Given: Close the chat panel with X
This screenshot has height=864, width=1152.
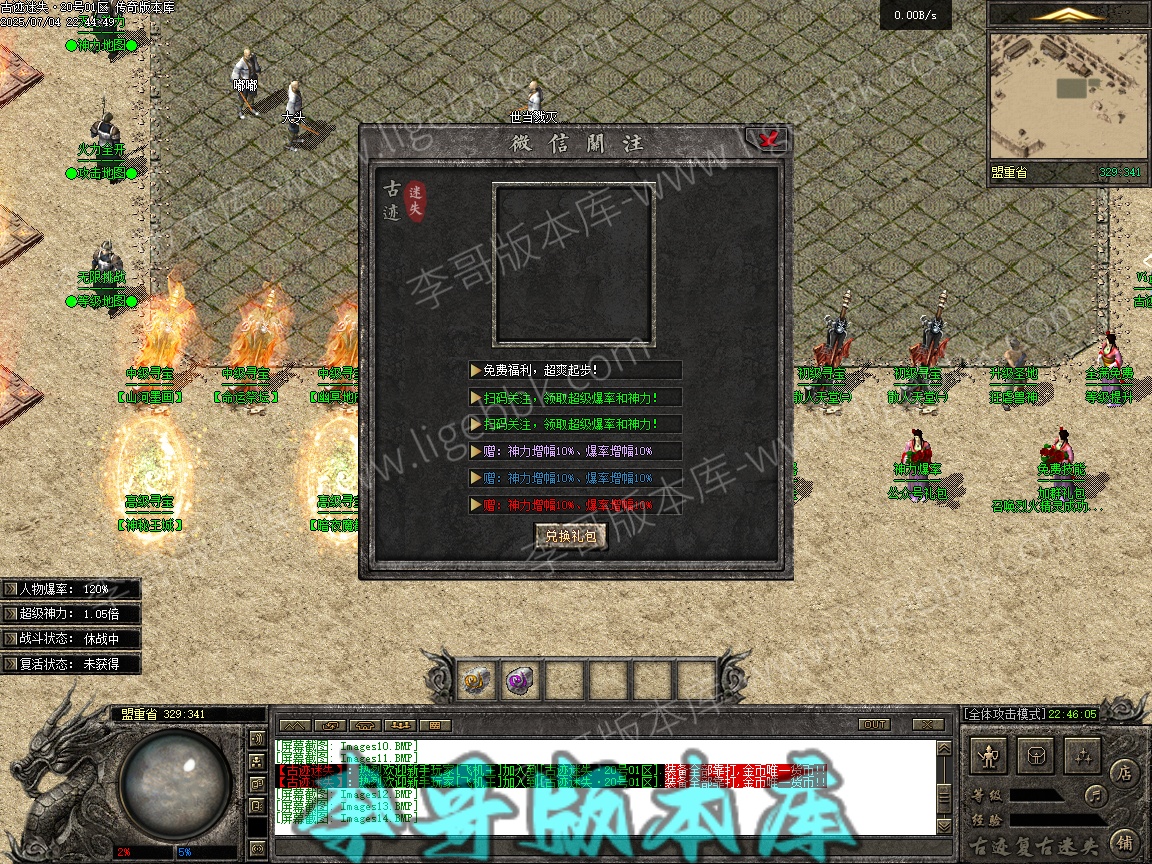Looking at the screenshot, I should (928, 725).
